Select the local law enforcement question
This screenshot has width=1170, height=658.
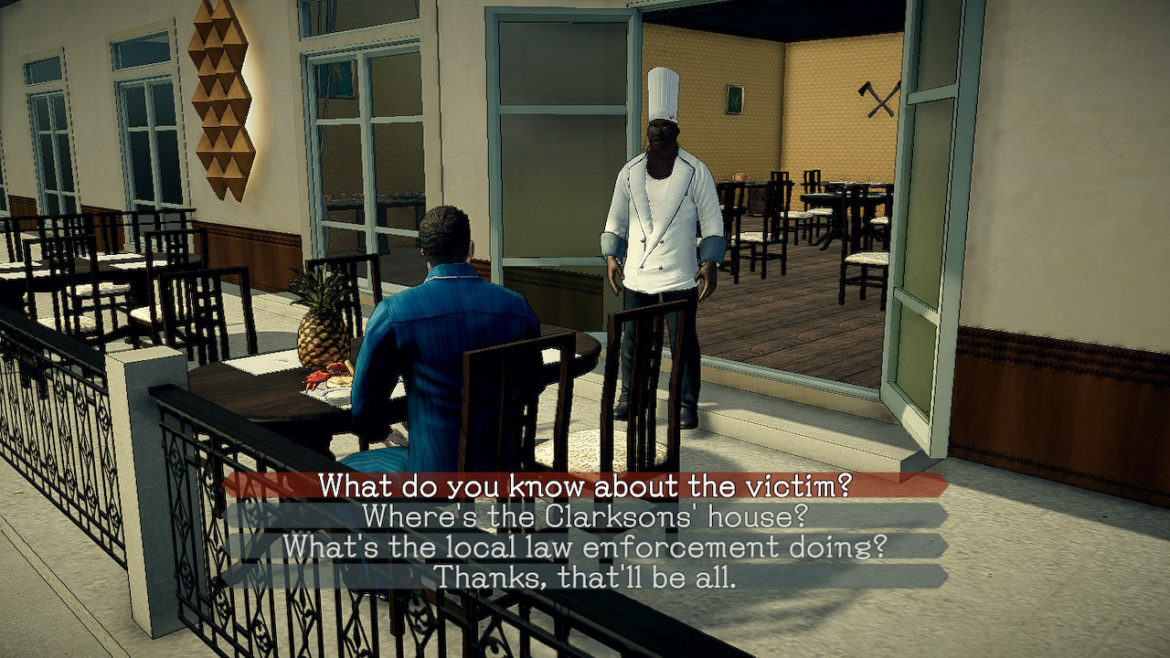585,547
